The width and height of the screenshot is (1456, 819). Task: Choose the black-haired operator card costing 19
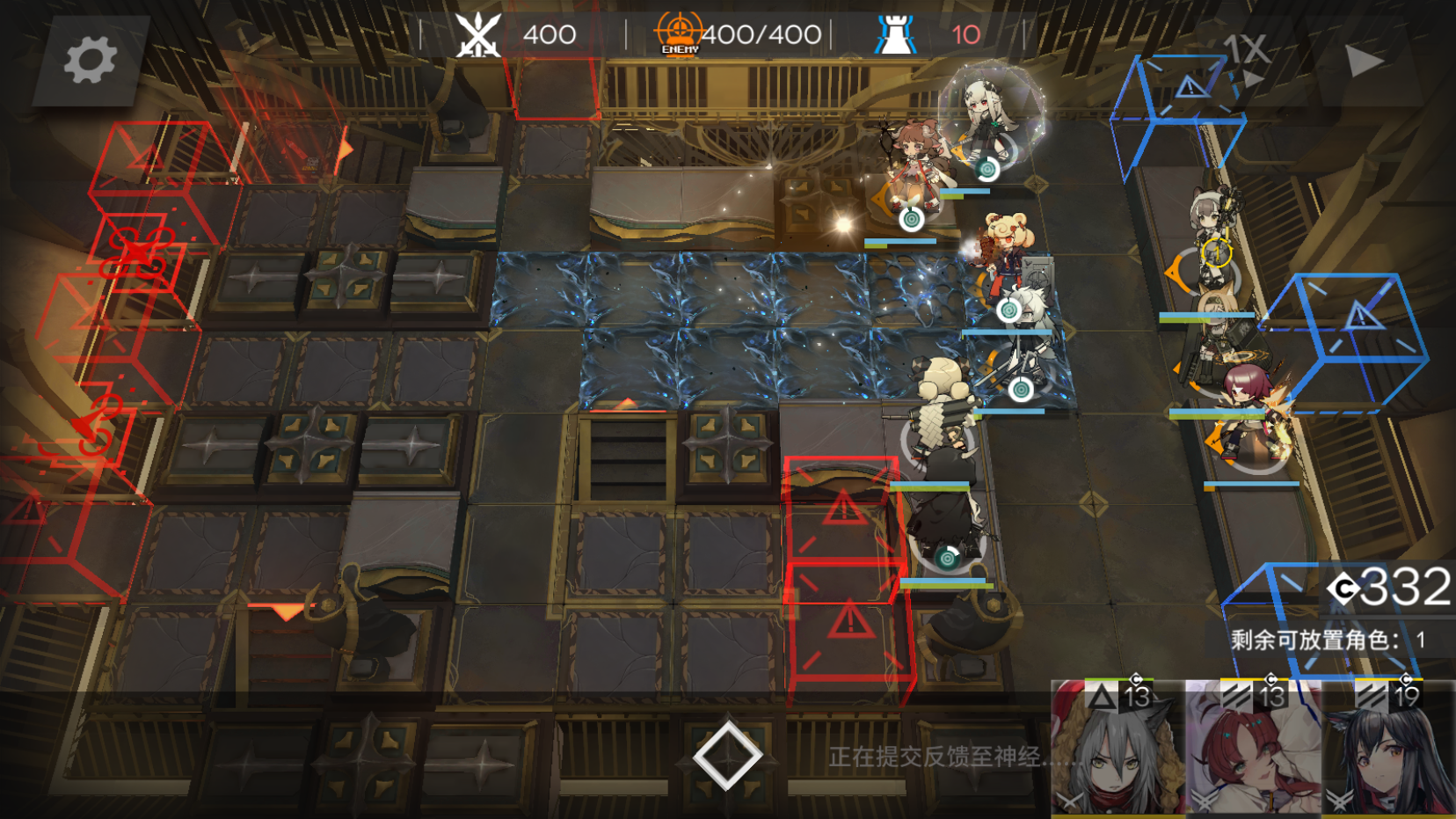click(x=1389, y=750)
